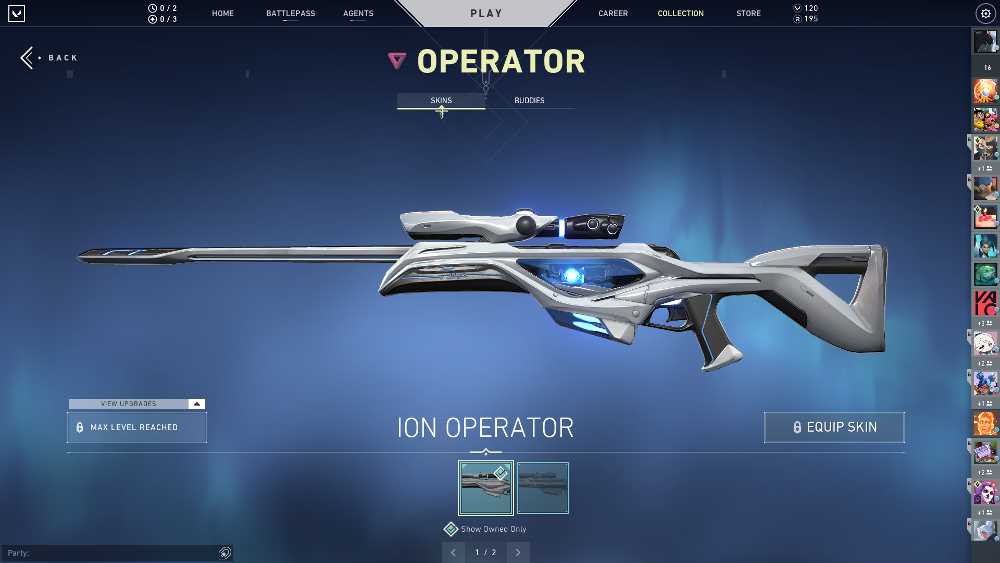
Task: Go to the next skins page
Action: 518,552
